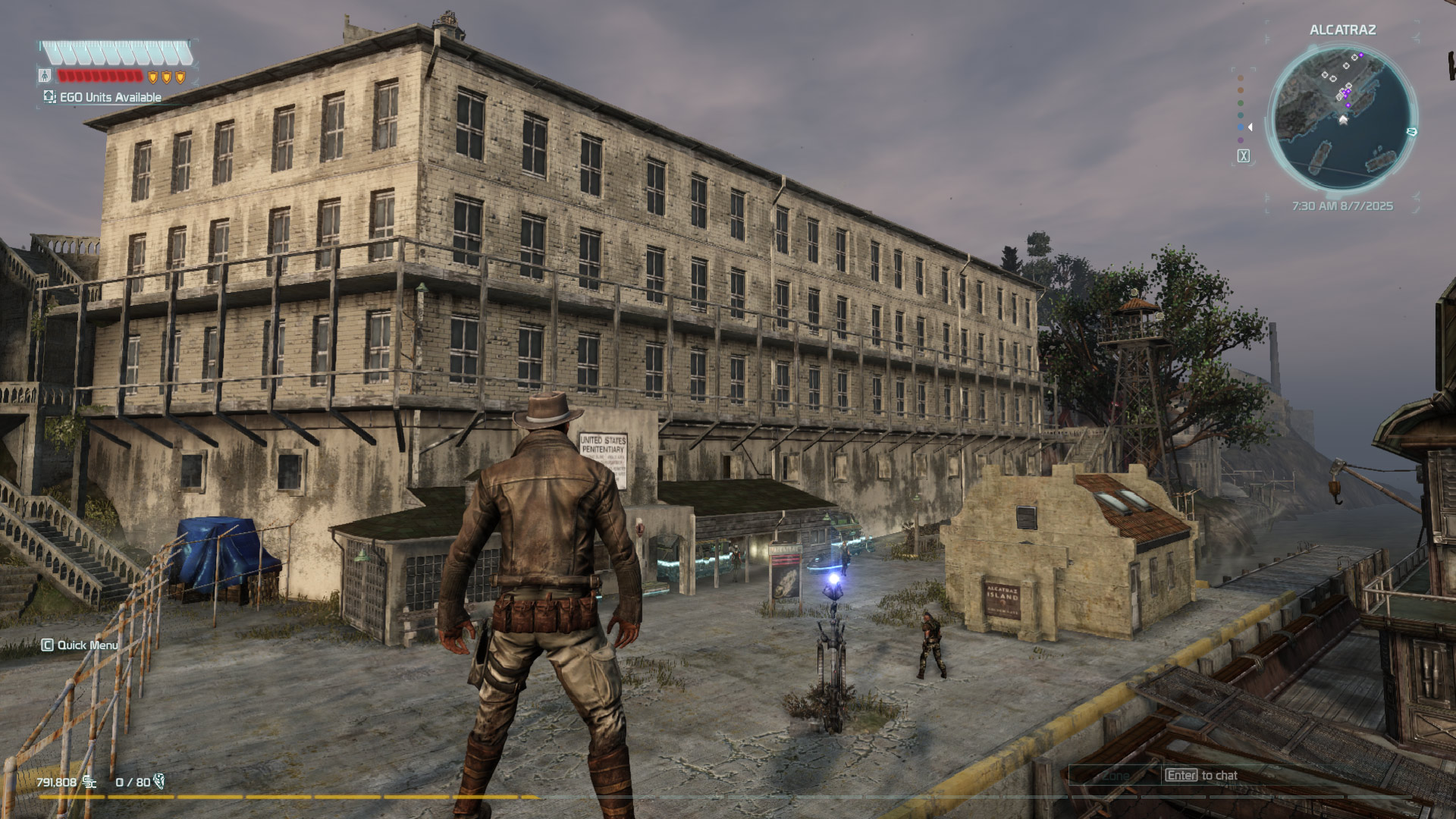Select the highlighted blue dot beside minimap
Viewport: 1456px width, 819px height.
(x=1241, y=127)
